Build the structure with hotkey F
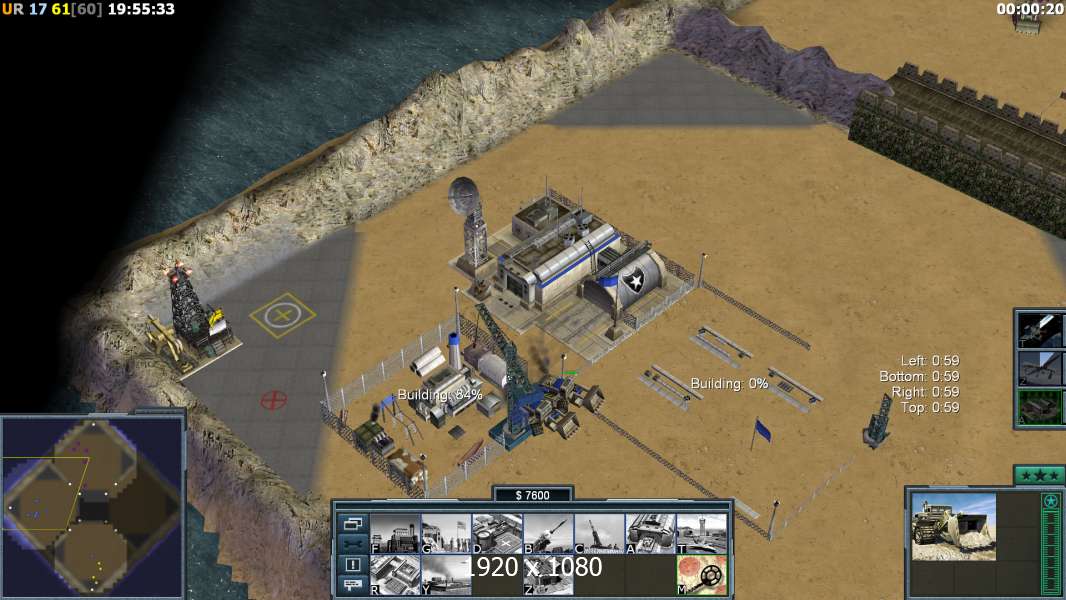 [395, 533]
